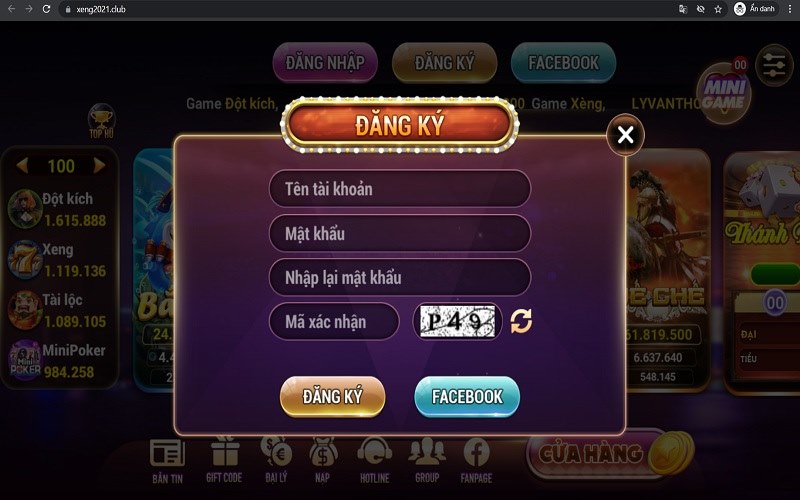The height and width of the screenshot is (500, 800).
Task: Open the Gift Code icon
Action: 225,460
